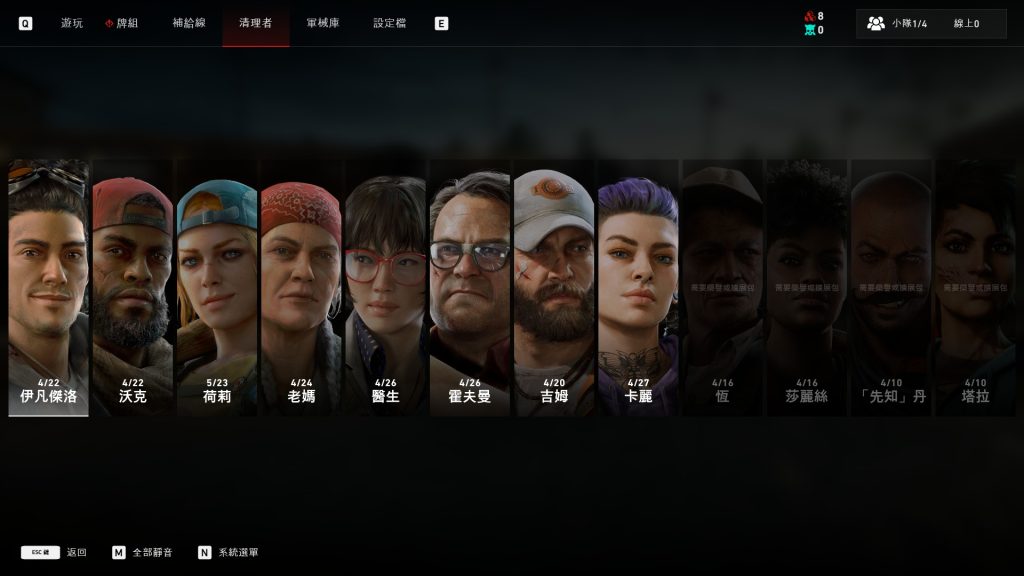Select 沃克 character card
This screenshot has height=576, width=1024.
[x=133, y=288]
